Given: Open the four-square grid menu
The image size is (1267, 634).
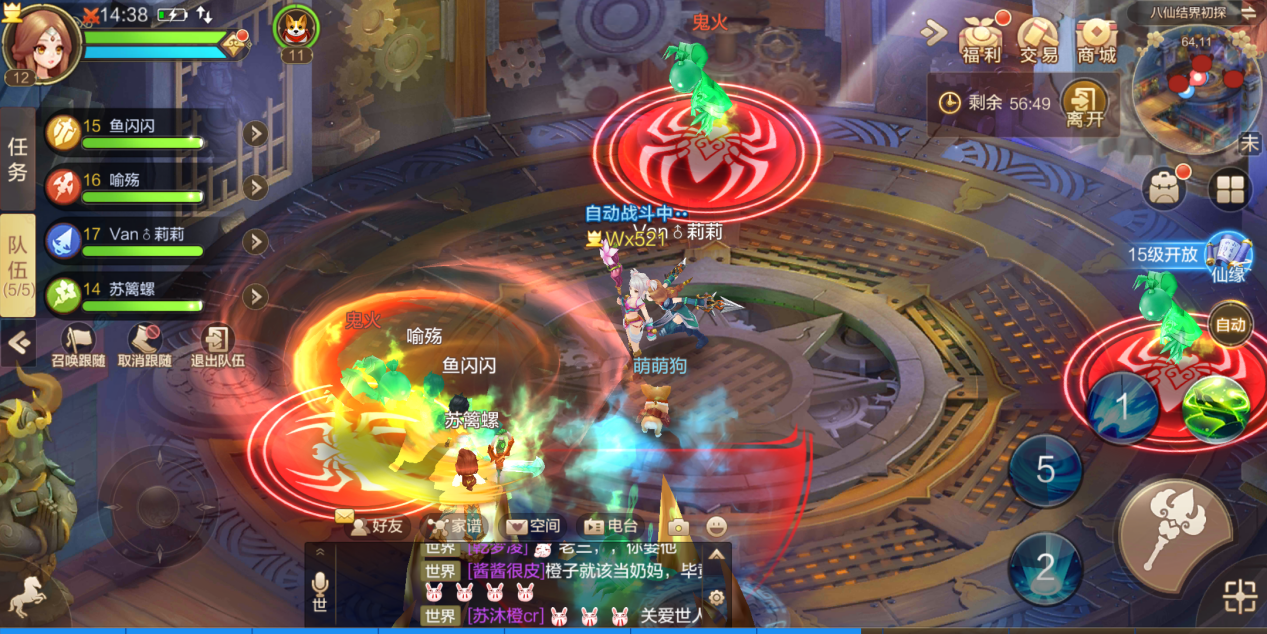Looking at the screenshot, I should [x=1230, y=187].
